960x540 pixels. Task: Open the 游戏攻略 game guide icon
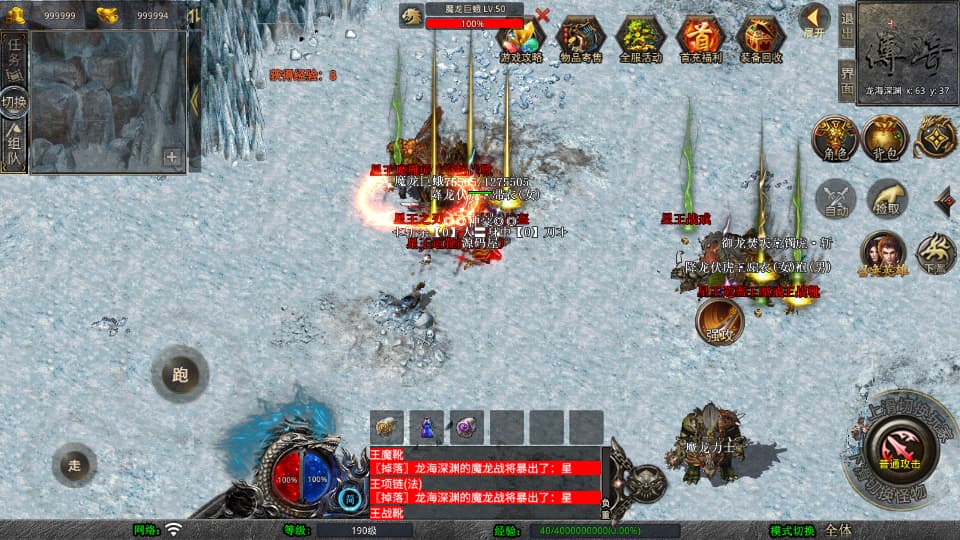tap(521, 38)
